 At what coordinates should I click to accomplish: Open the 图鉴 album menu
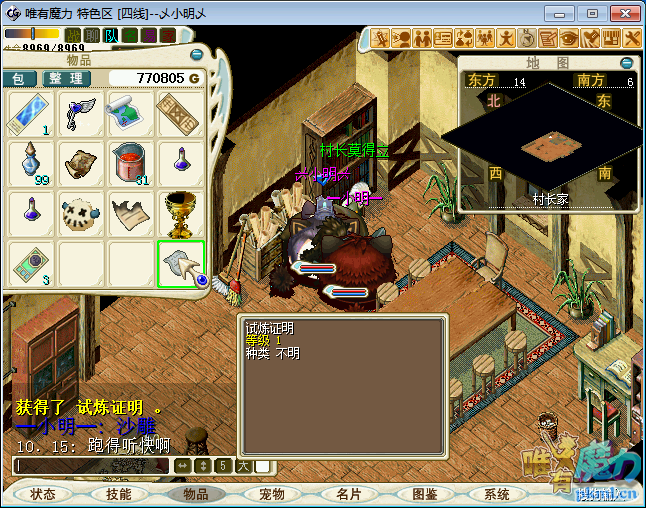coord(425,494)
